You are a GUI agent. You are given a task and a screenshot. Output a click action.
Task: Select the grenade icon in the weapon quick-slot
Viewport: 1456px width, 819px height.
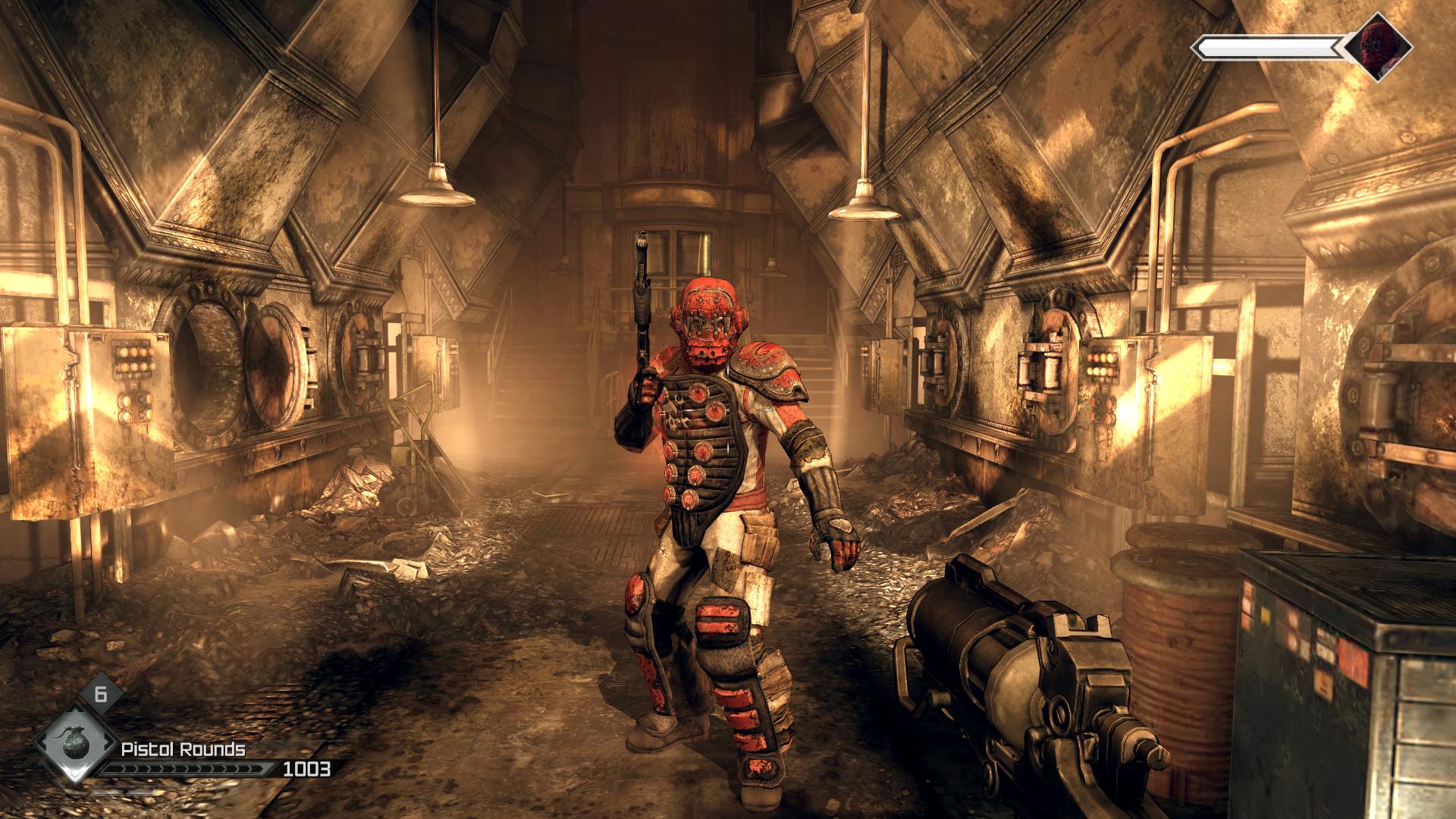click(x=76, y=744)
